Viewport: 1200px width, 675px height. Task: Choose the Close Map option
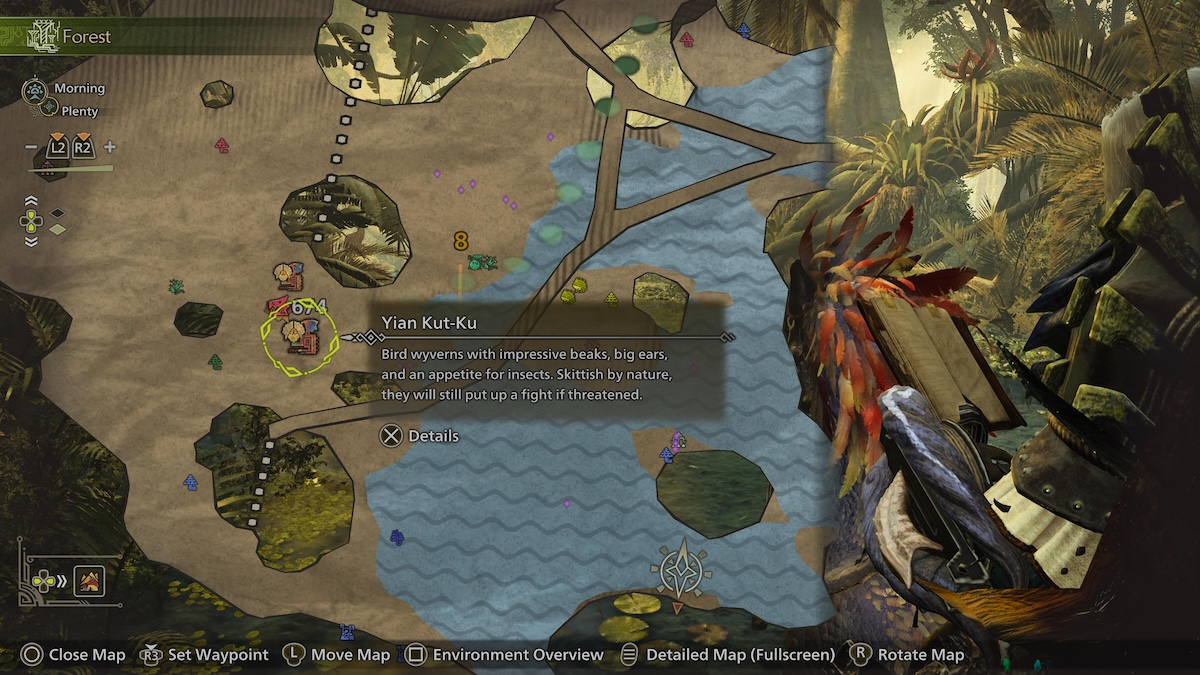(x=74, y=655)
